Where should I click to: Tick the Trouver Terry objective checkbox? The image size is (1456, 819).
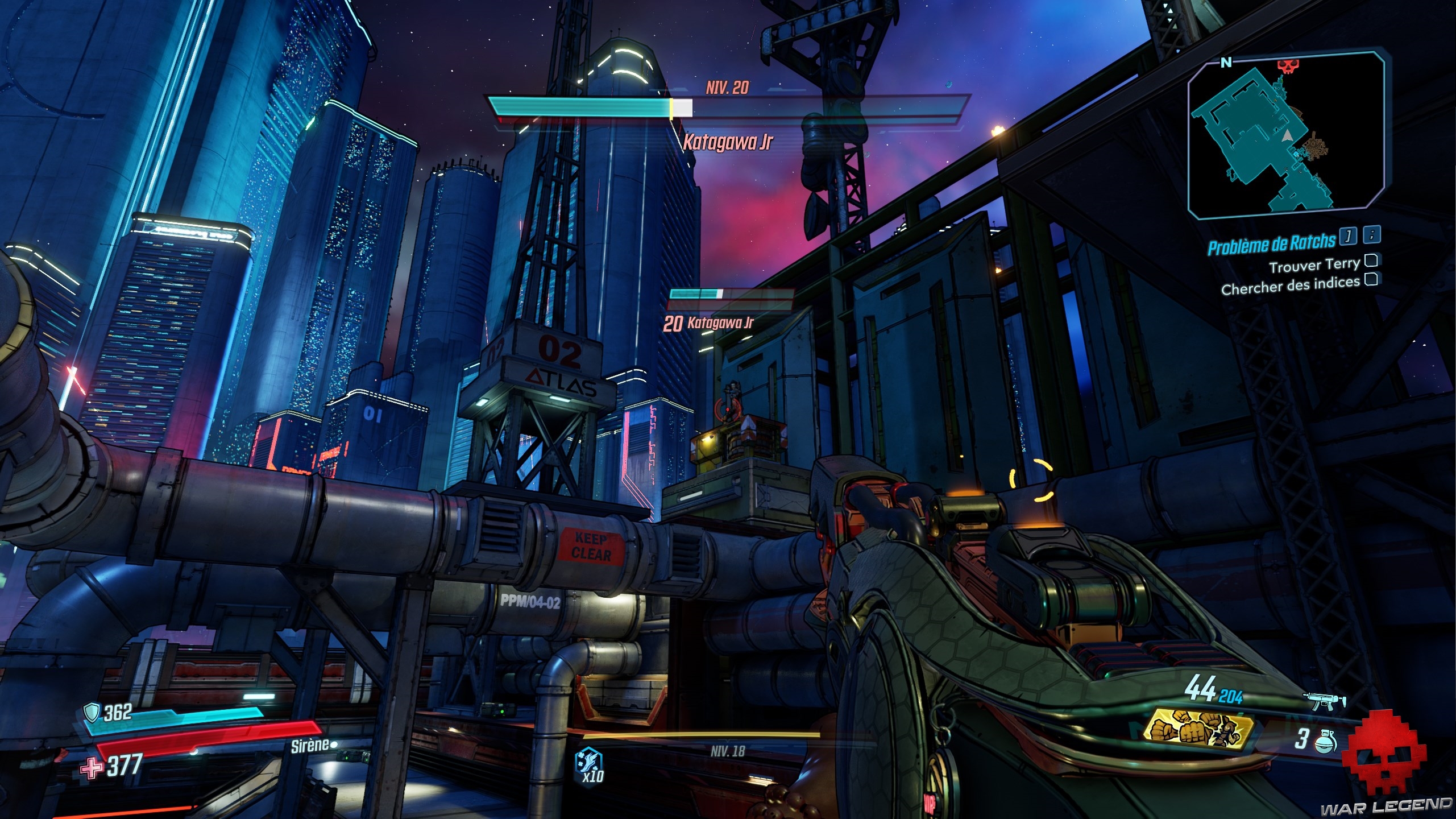pyautogui.click(x=1371, y=261)
